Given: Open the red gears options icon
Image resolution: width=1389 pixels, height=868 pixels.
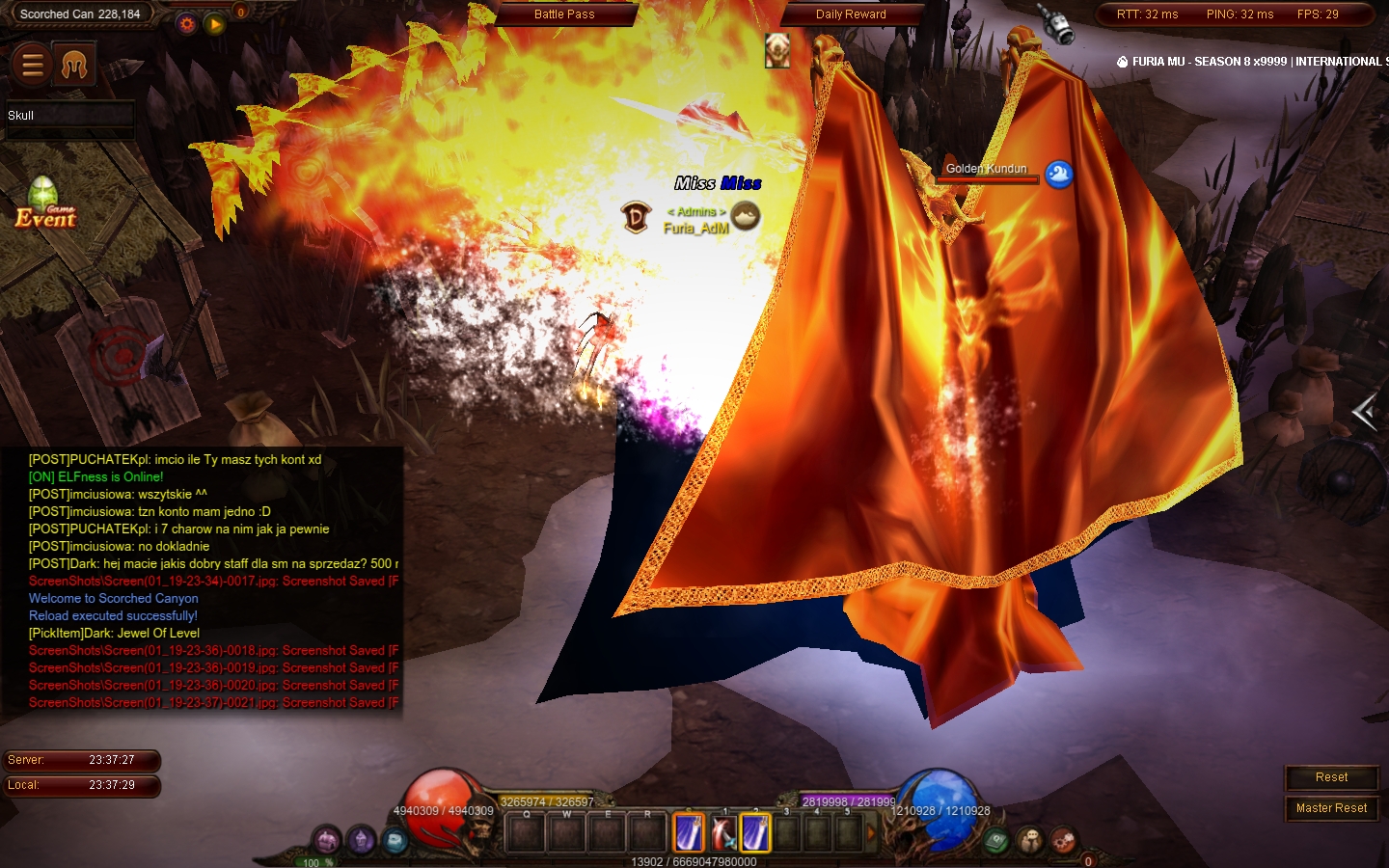Looking at the screenshot, I should (1063, 840).
